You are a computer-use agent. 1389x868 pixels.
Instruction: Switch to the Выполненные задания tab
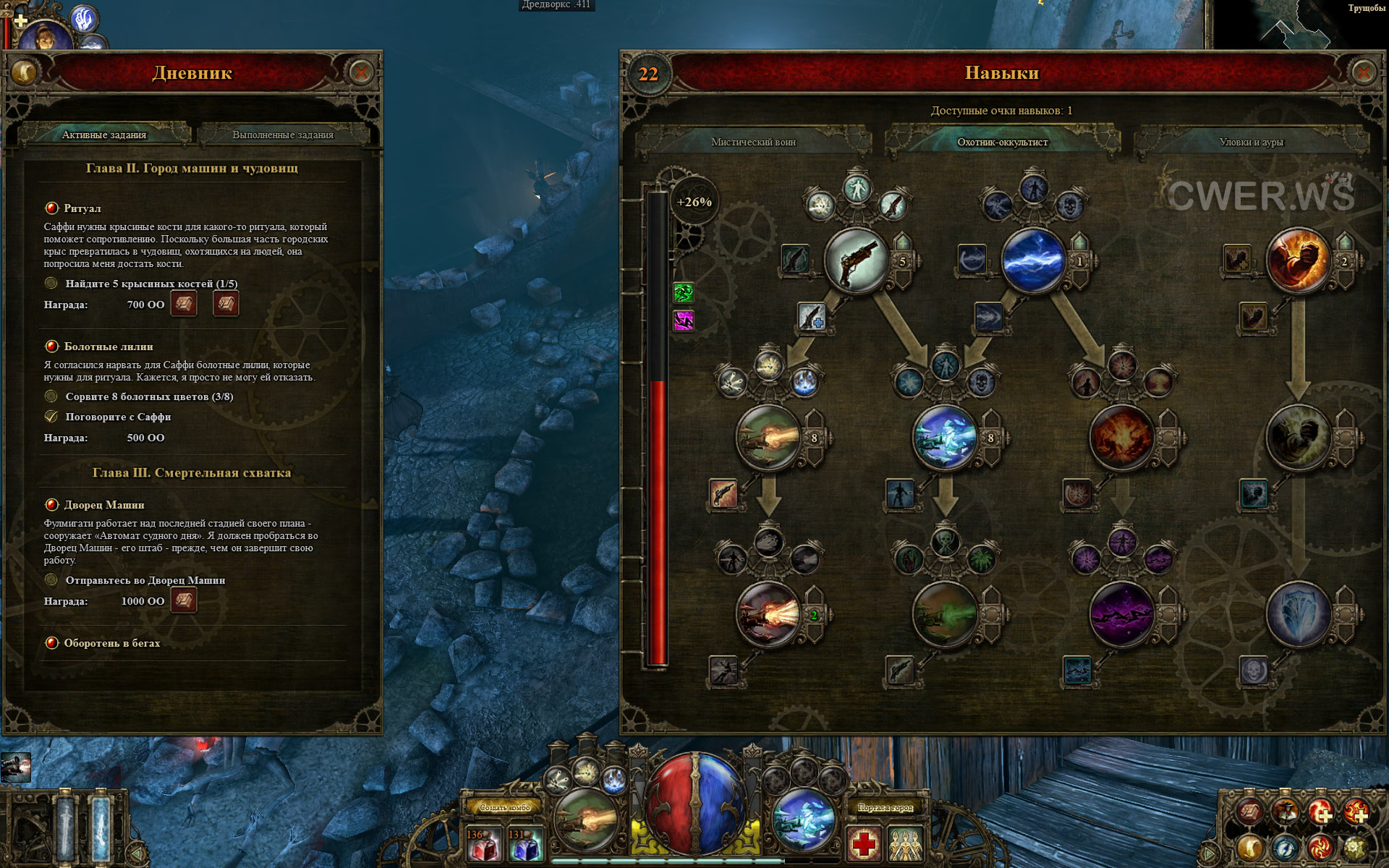283,135
